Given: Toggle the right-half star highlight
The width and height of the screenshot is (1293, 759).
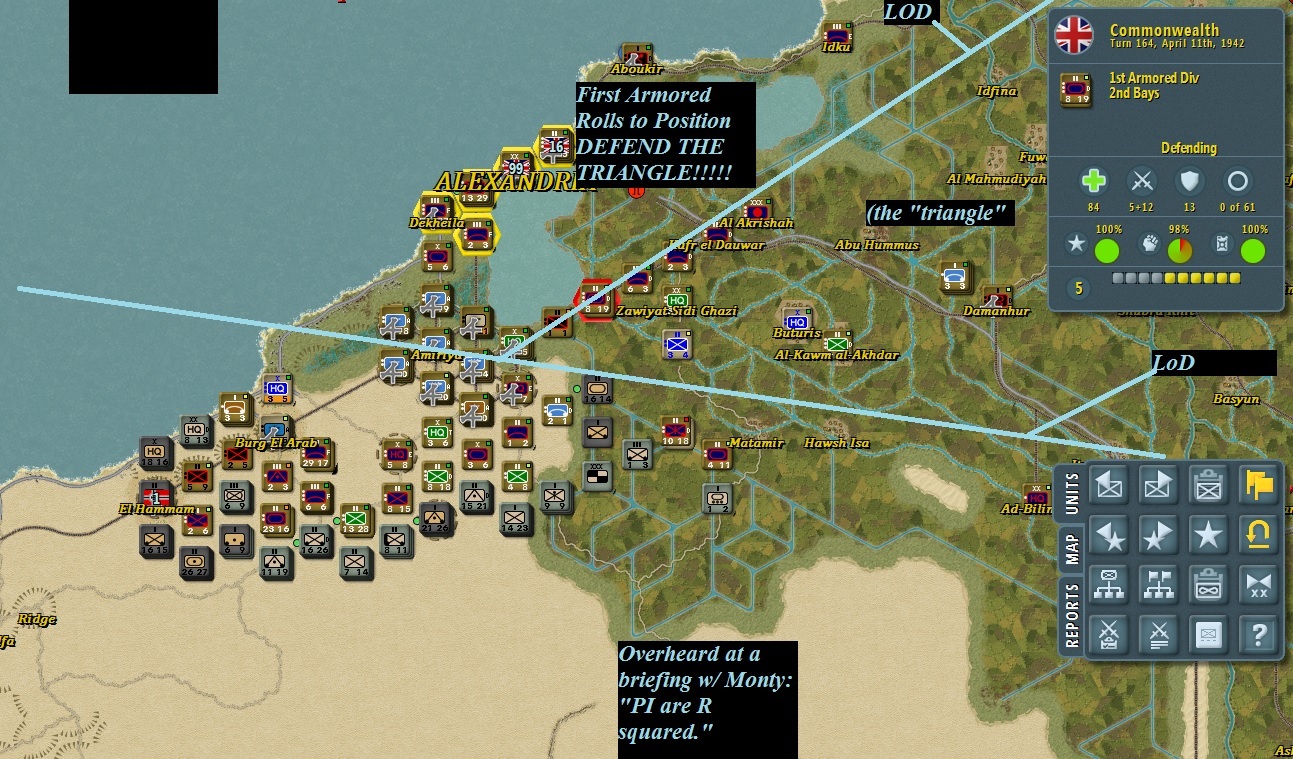Looking at the screenshot, I should tap(1158, 535).
